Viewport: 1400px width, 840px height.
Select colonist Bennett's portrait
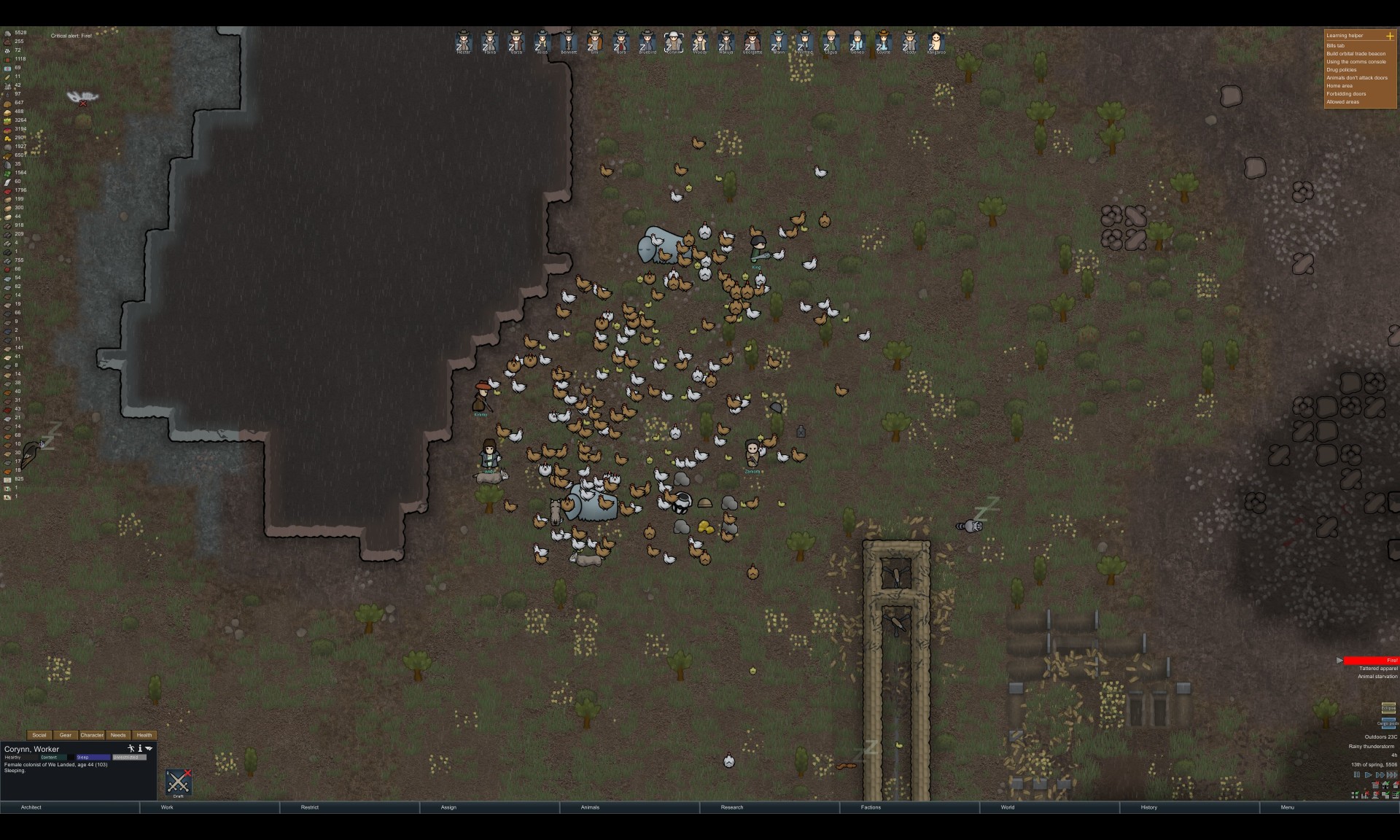point(569,42)
